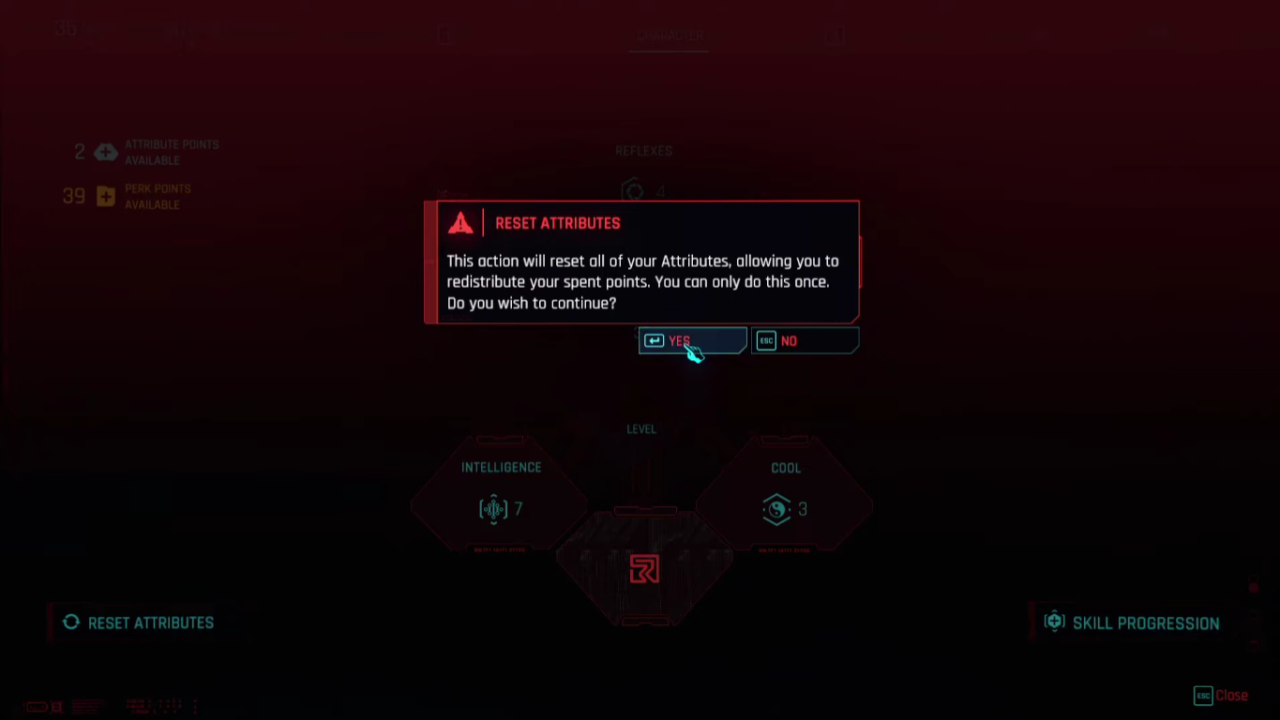This screenshot has width=1280, height=720.
Task: Close the character screen
Action: tap(1231, 695)
